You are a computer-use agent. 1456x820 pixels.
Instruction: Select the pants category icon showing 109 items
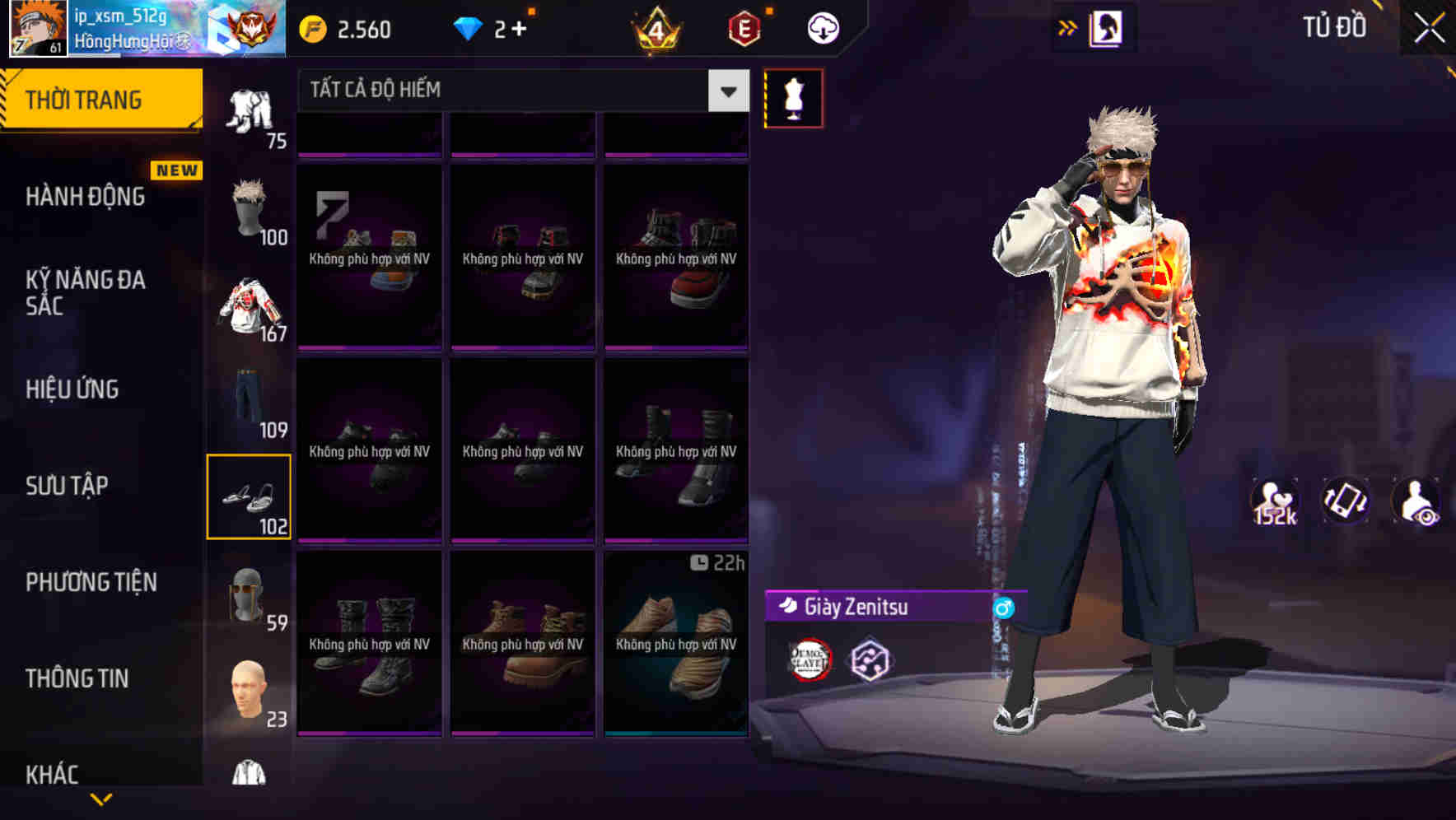tap(250, 403)
